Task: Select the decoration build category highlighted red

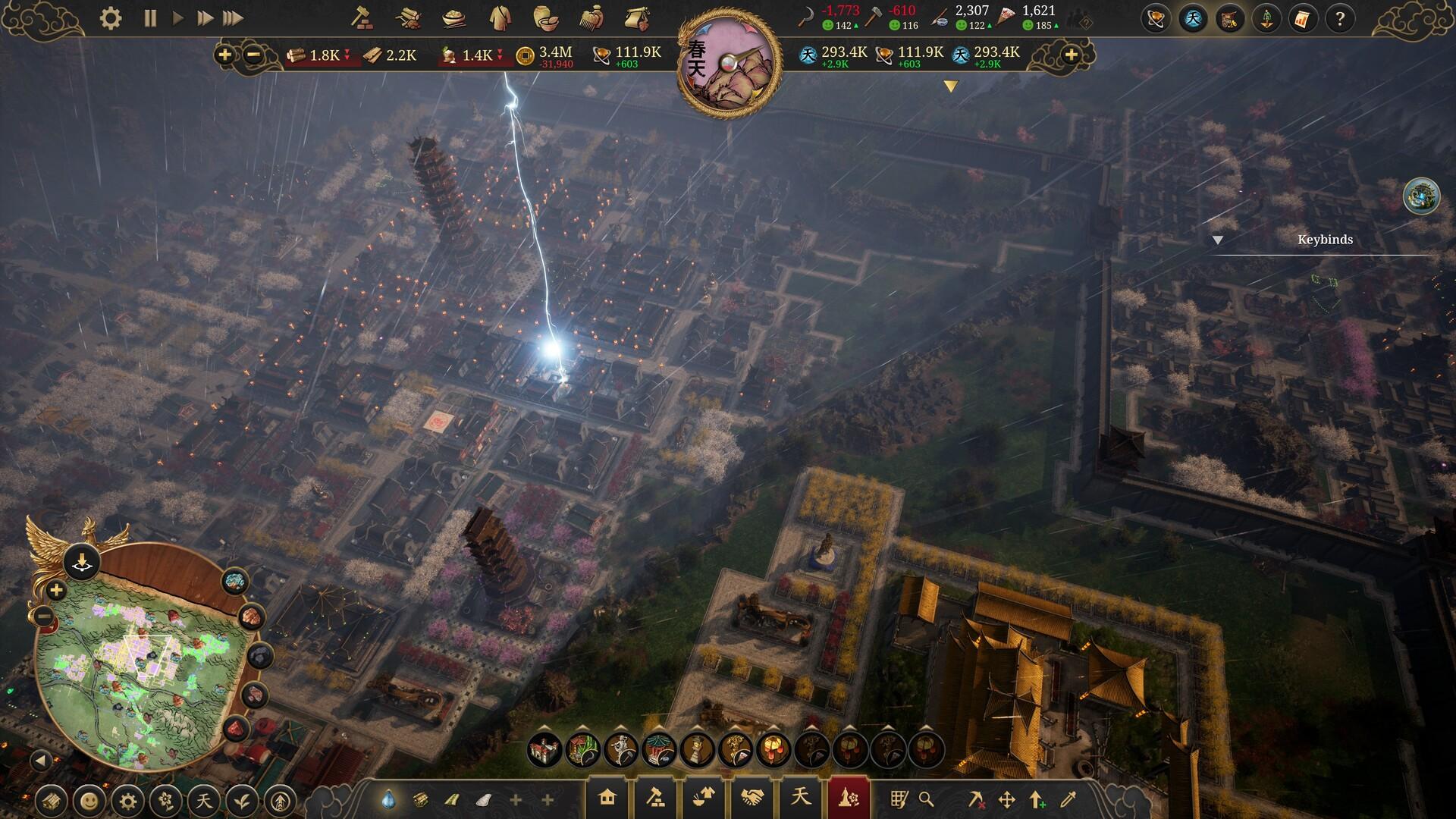Action: tap(848, 798)
